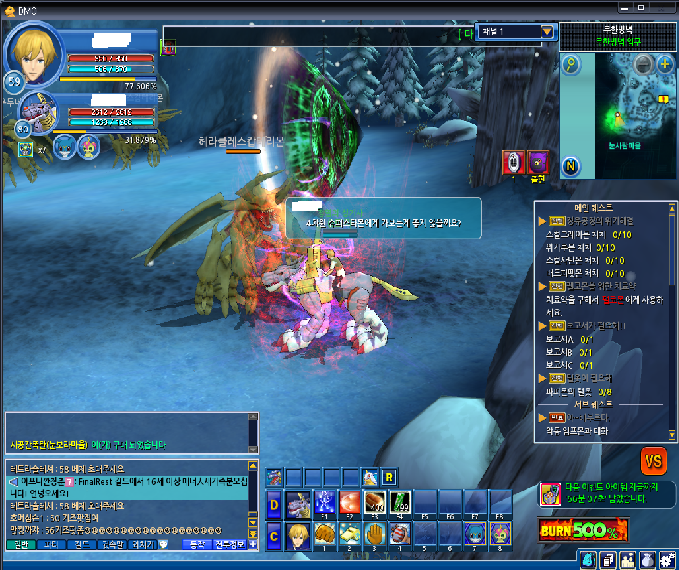The image size is (679, 570).
Task: Open the event item gift box icon
Action: point(550,493)
